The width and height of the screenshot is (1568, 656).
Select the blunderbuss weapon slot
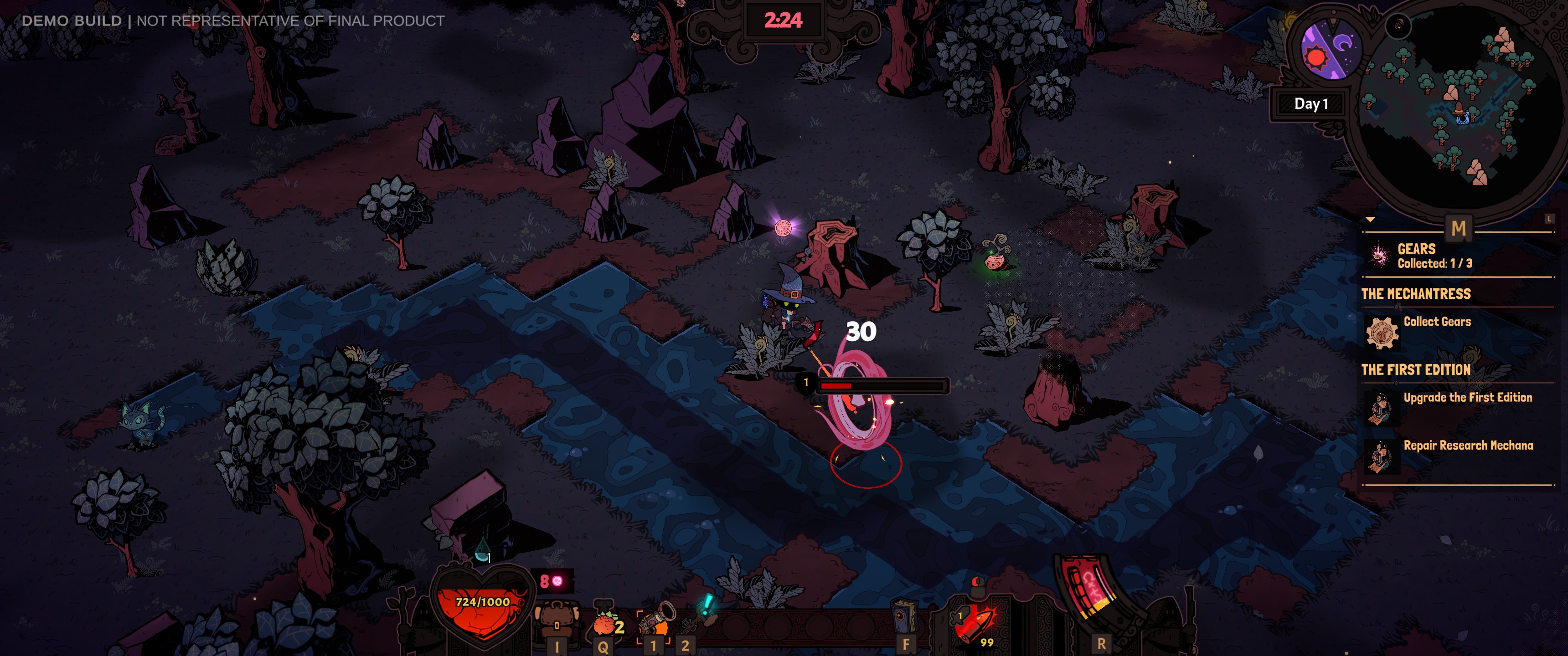coord(655,621)
